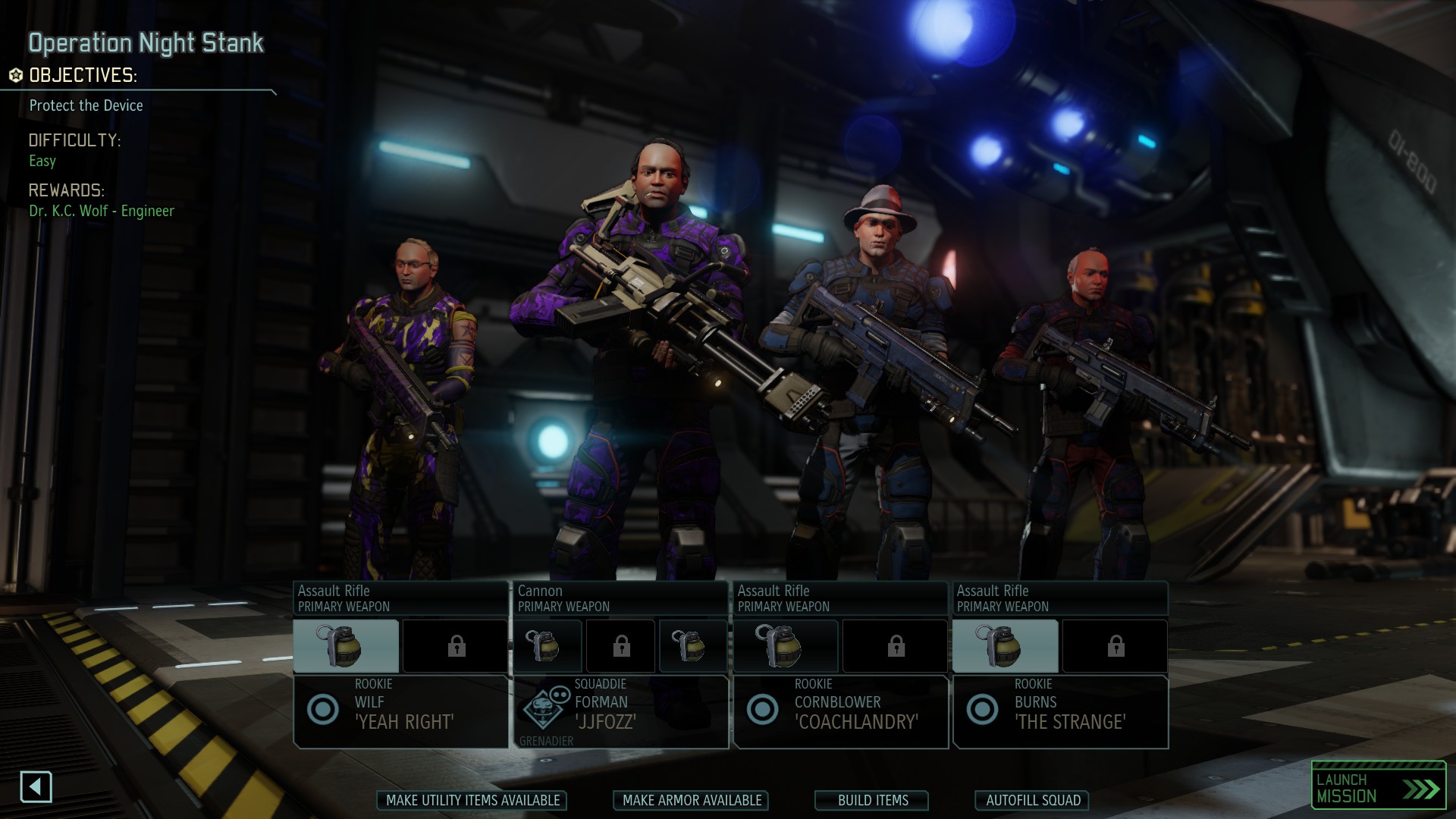Select Make Armor Available
1456x819 pixels.
pos(692,800)
